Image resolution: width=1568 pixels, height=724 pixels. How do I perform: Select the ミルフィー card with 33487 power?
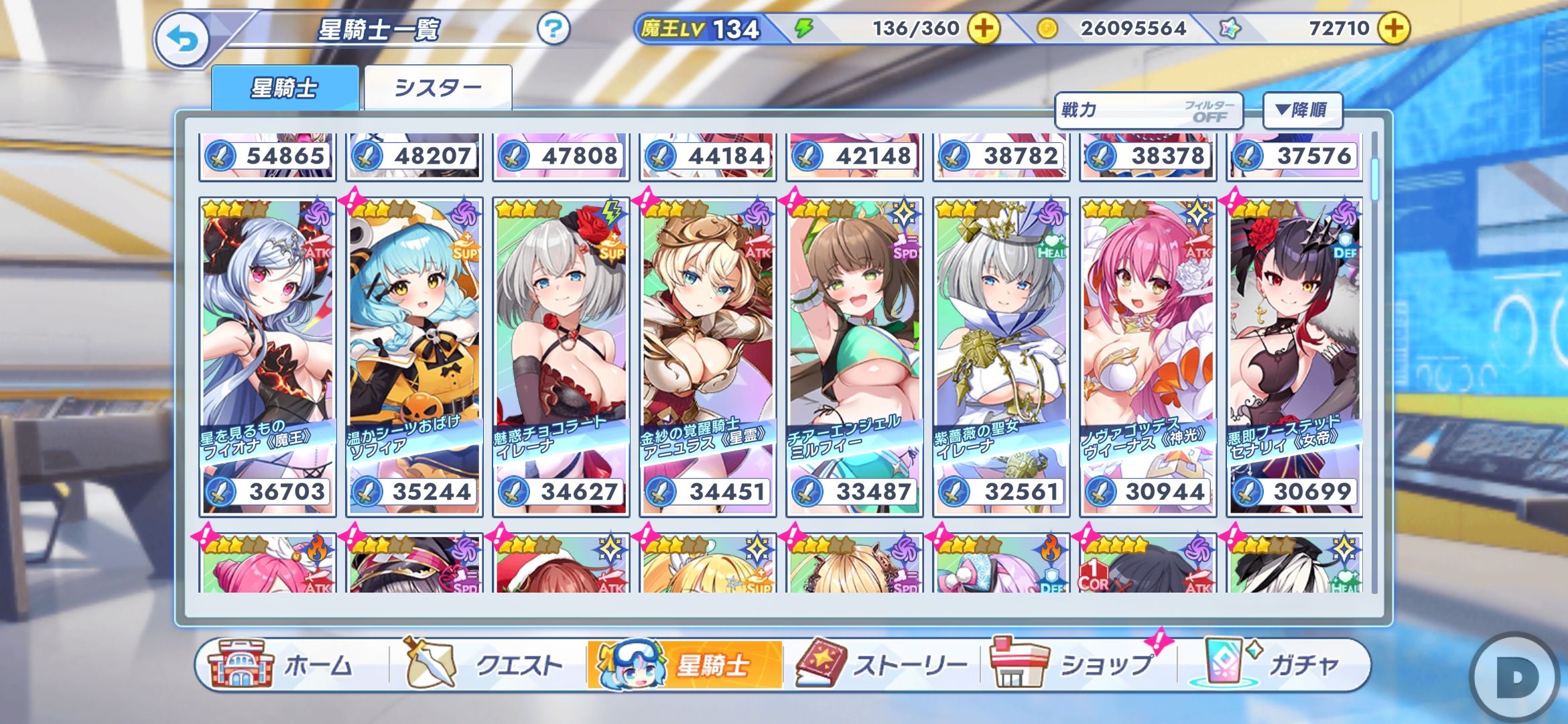point(854,357)
